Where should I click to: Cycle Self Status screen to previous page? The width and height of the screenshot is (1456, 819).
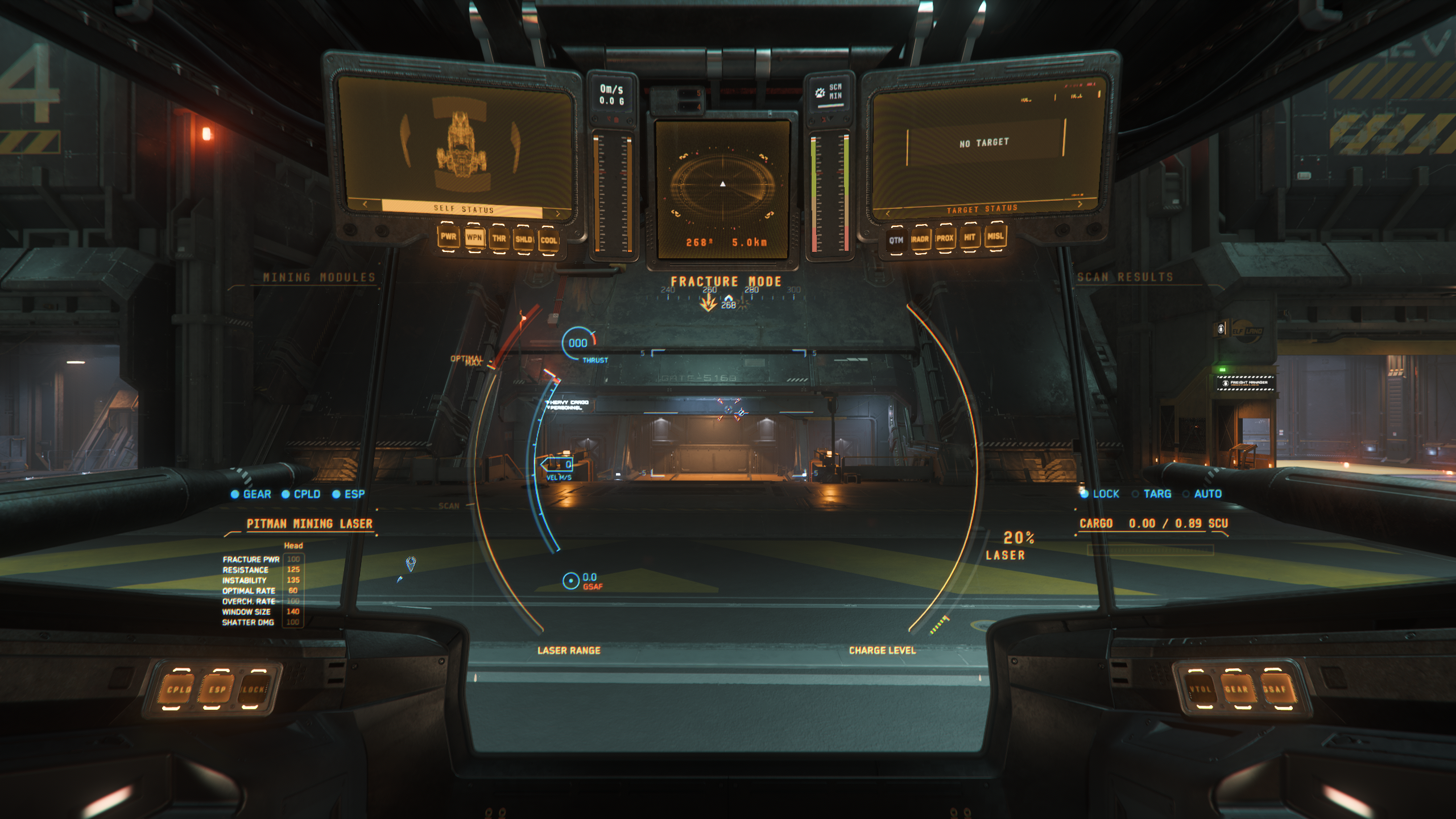365,204
